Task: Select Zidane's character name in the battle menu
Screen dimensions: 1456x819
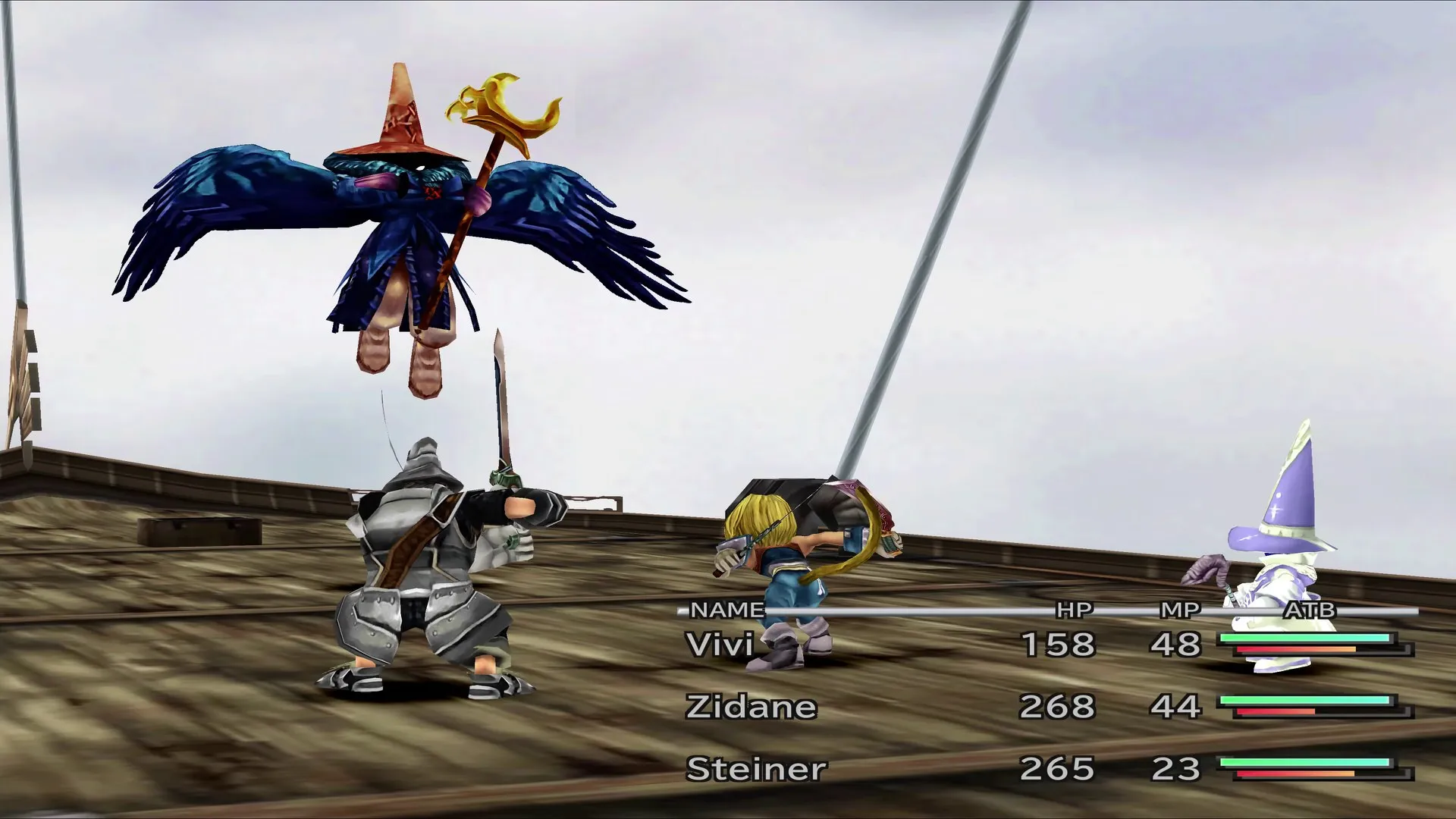Action: pyautogui.click(x=751, y=707)
